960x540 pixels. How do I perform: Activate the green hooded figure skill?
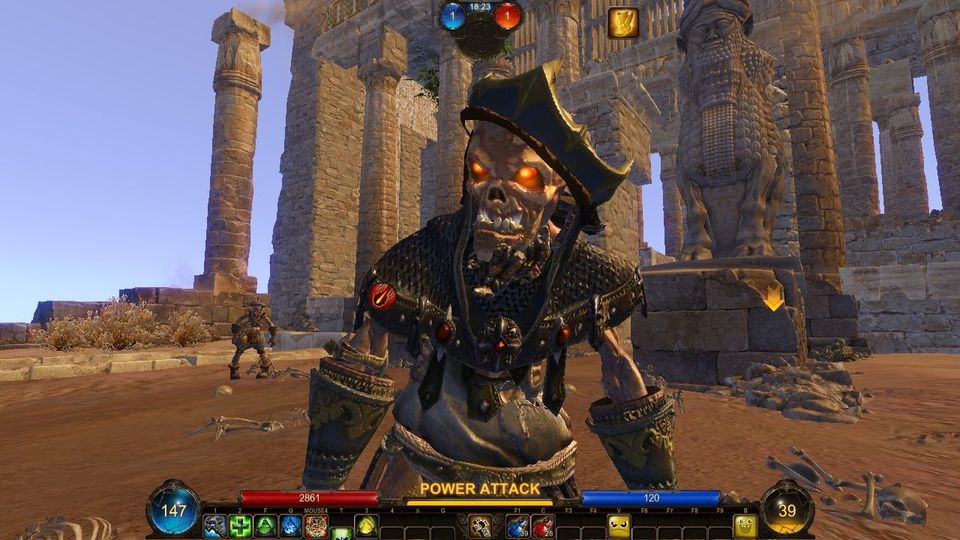click(x=265, y=526)
